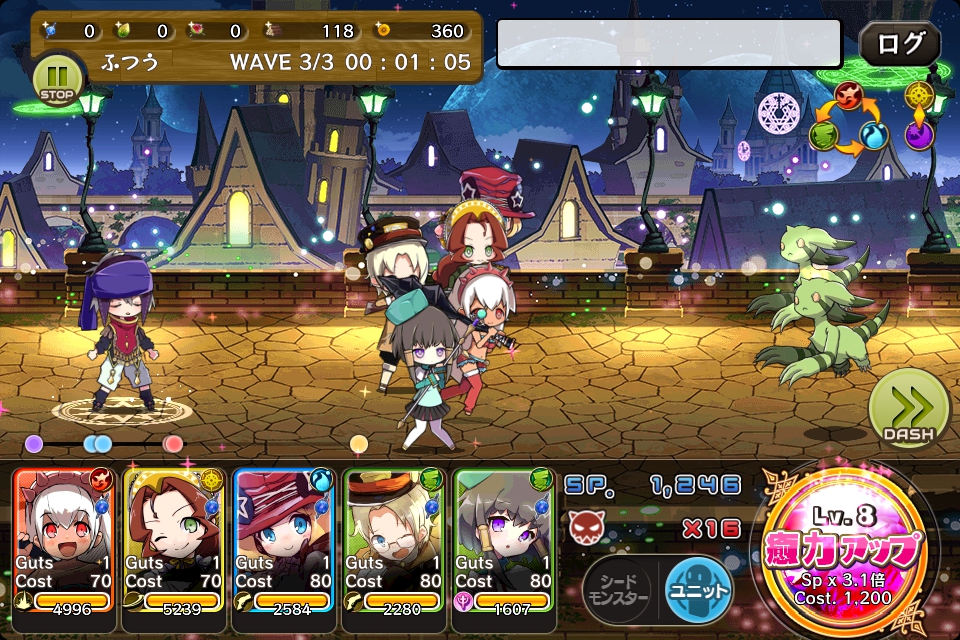
Task: Switch to the シードモンスター tab
Action: pos(618,590)
